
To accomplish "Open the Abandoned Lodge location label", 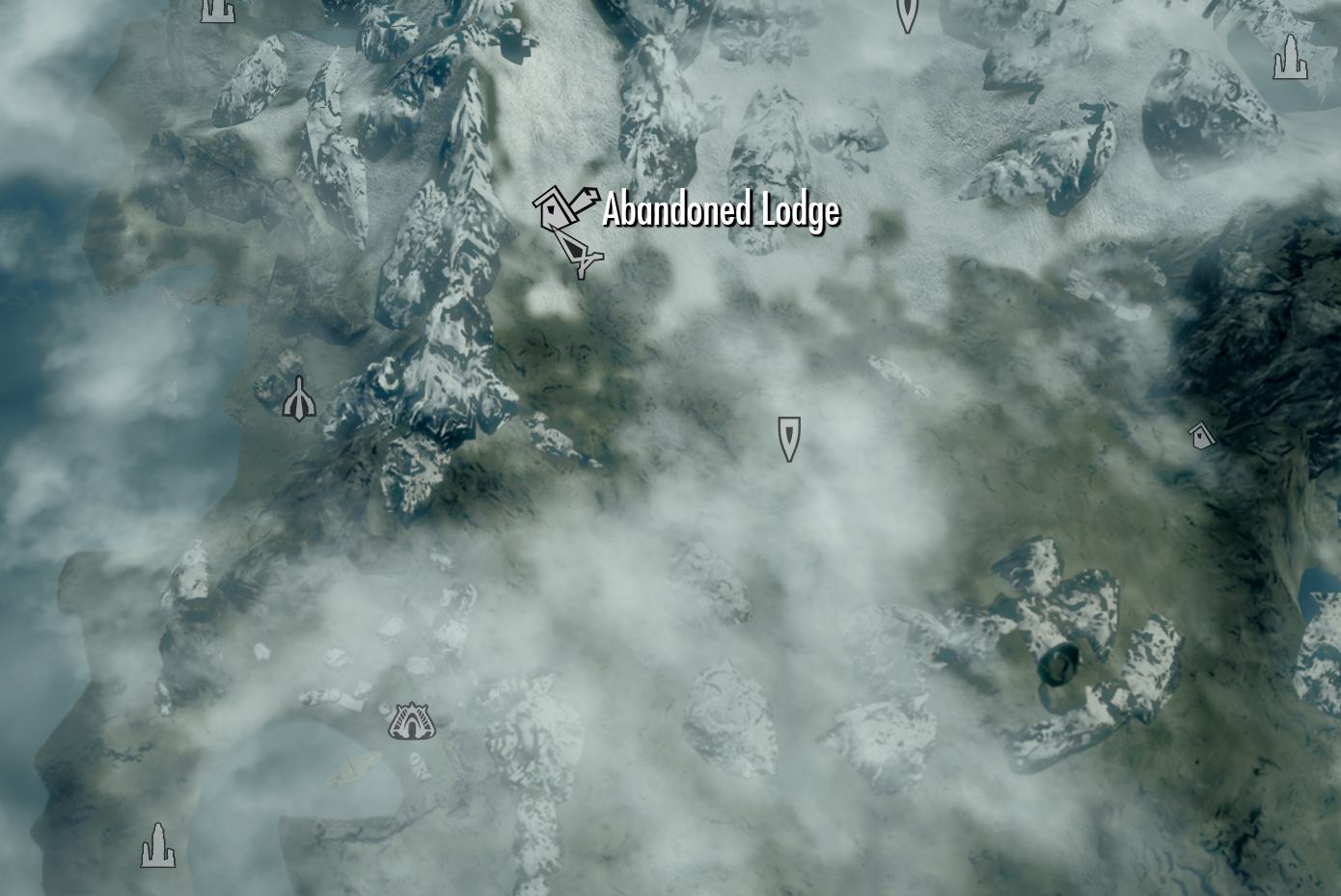I will [x=722, y=211].
